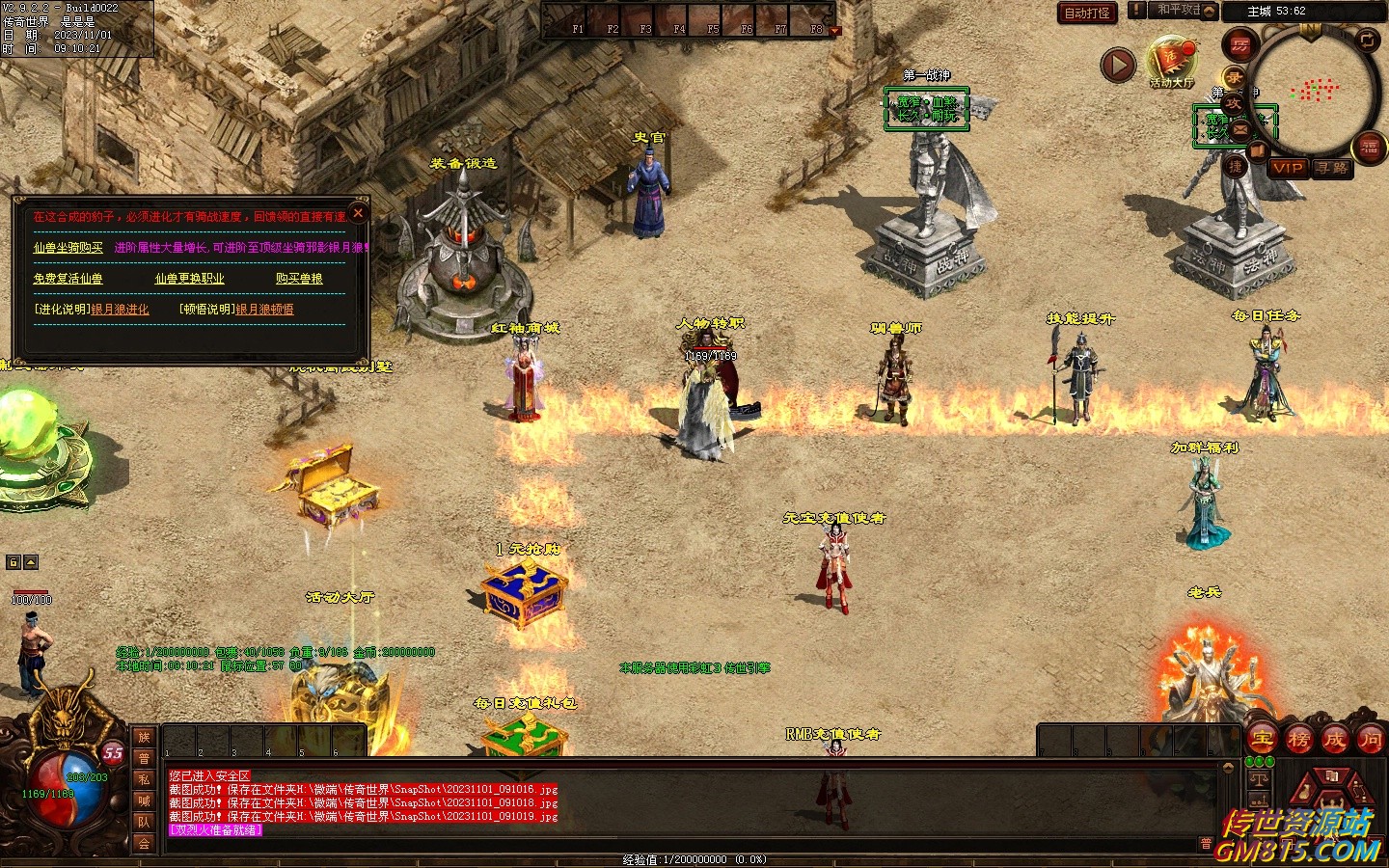This screenshot has height=868, width=1389.
Task: Choose 仙兽更换职业 dialogue option
Action: [189, 279]
